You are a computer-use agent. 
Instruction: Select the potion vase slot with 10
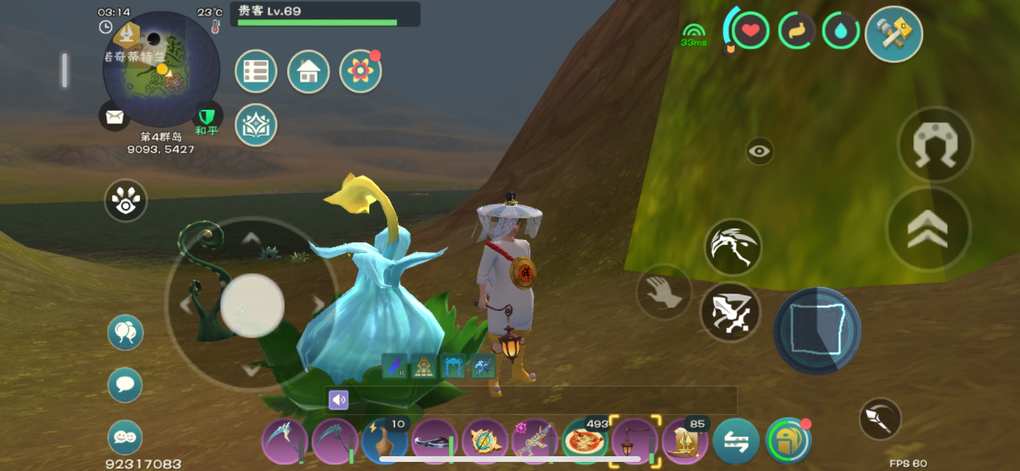pyautogui.click(x=384, y=440)
